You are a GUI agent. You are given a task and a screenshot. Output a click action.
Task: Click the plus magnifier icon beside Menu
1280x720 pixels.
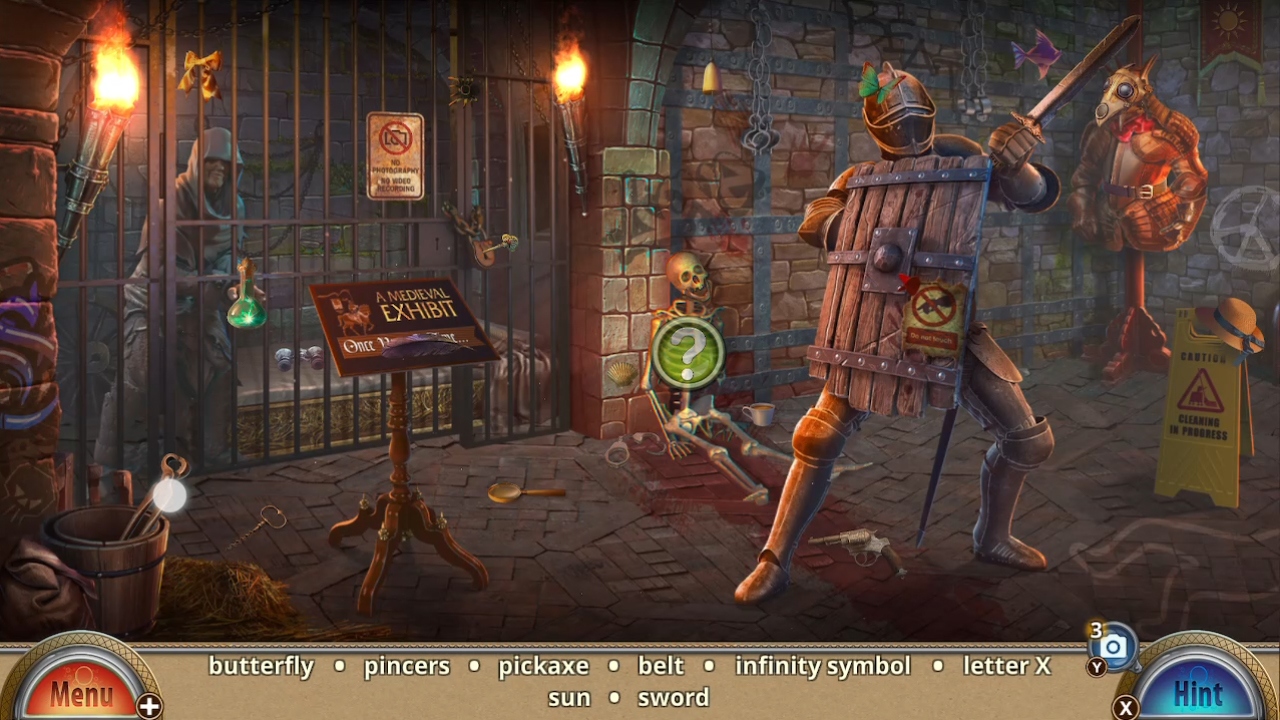pos(150,706)
